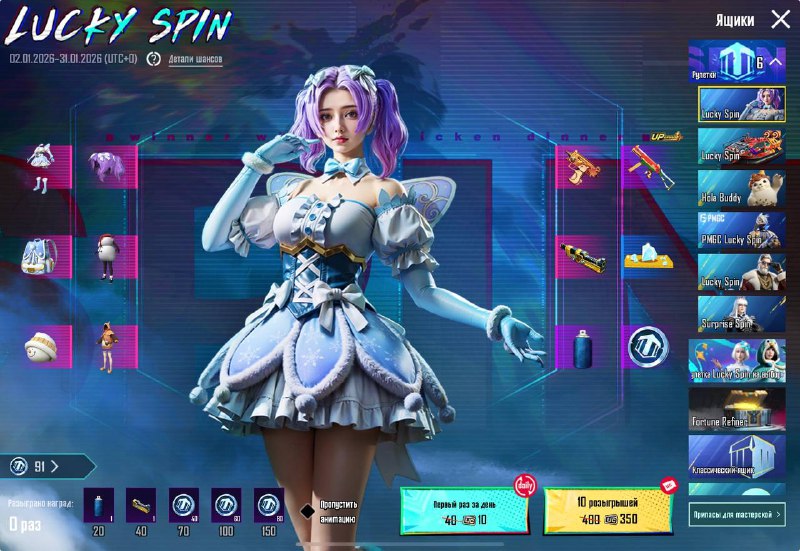View the 150-draw milestone reward
800x551 pixels.
click(x=267, y=507)
